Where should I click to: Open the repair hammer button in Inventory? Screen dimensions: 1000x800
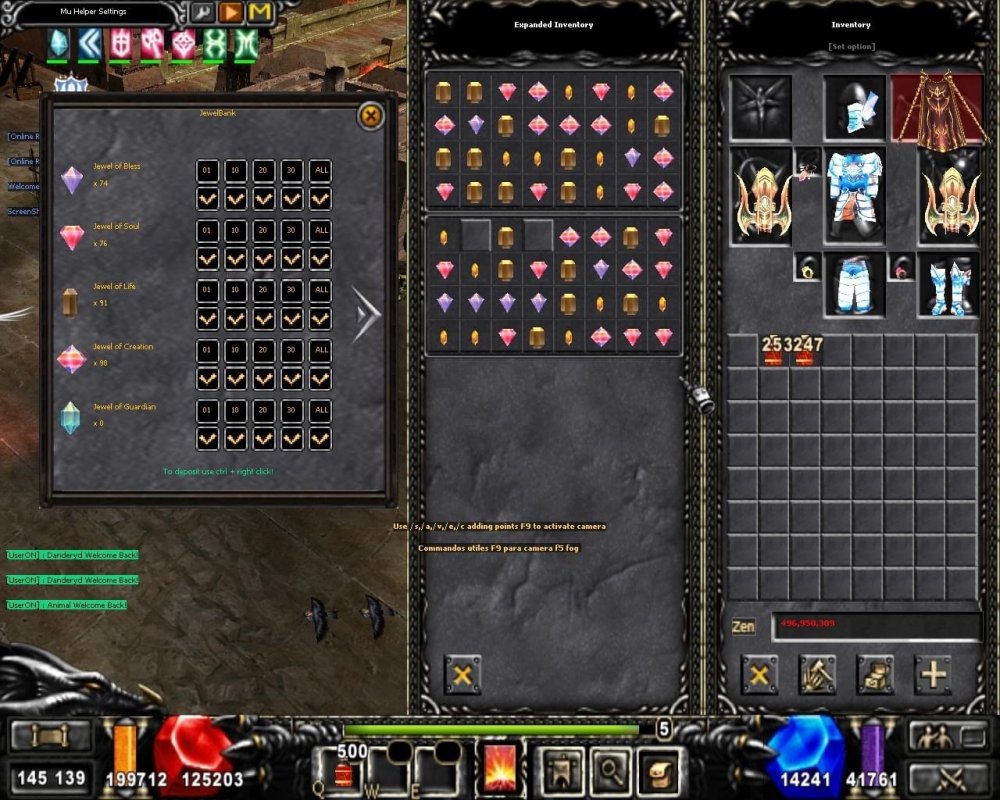tap(817, 675)
